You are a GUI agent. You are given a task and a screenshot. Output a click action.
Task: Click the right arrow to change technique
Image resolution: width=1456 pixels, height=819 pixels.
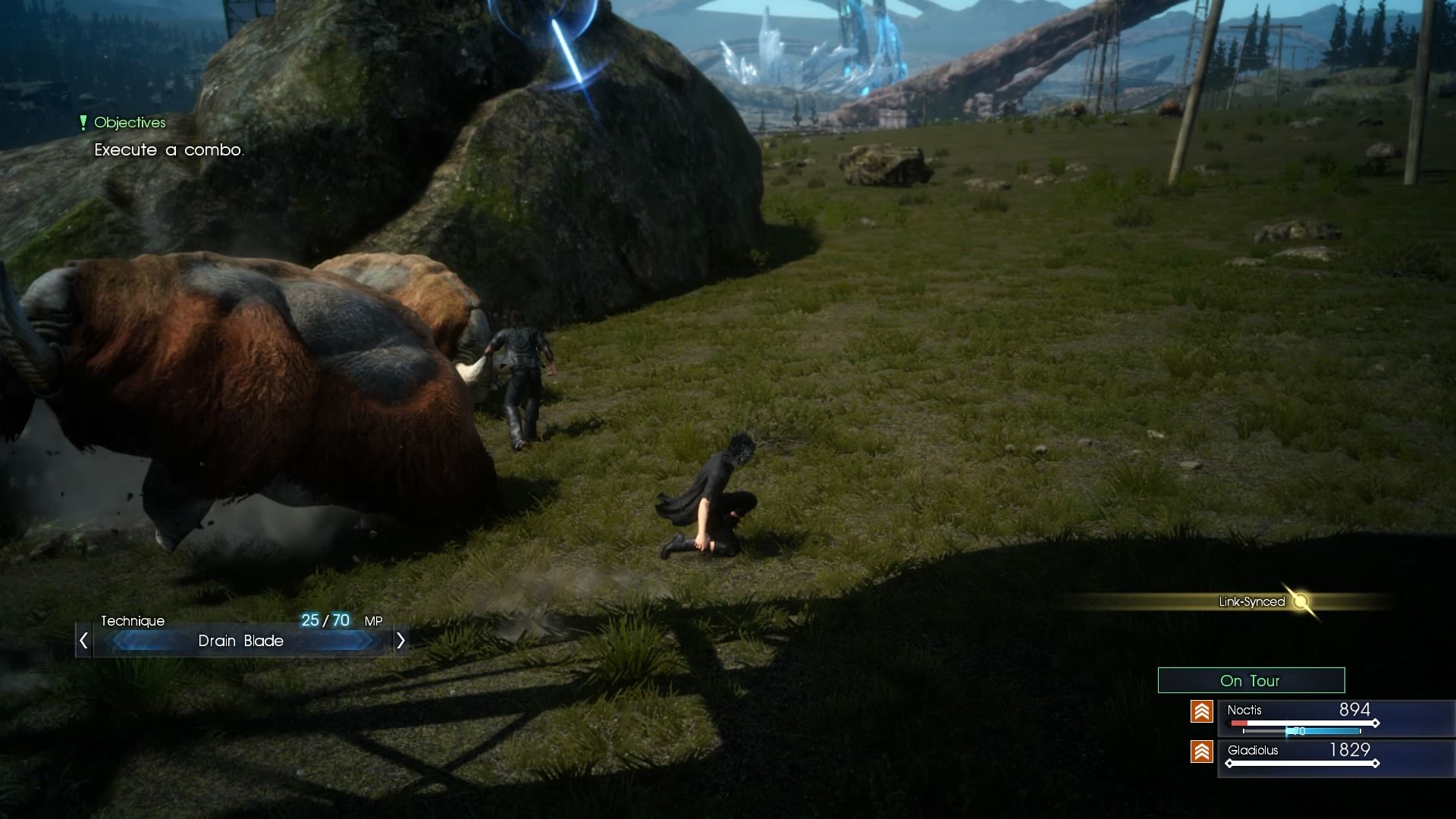click(x=400, y=641)
